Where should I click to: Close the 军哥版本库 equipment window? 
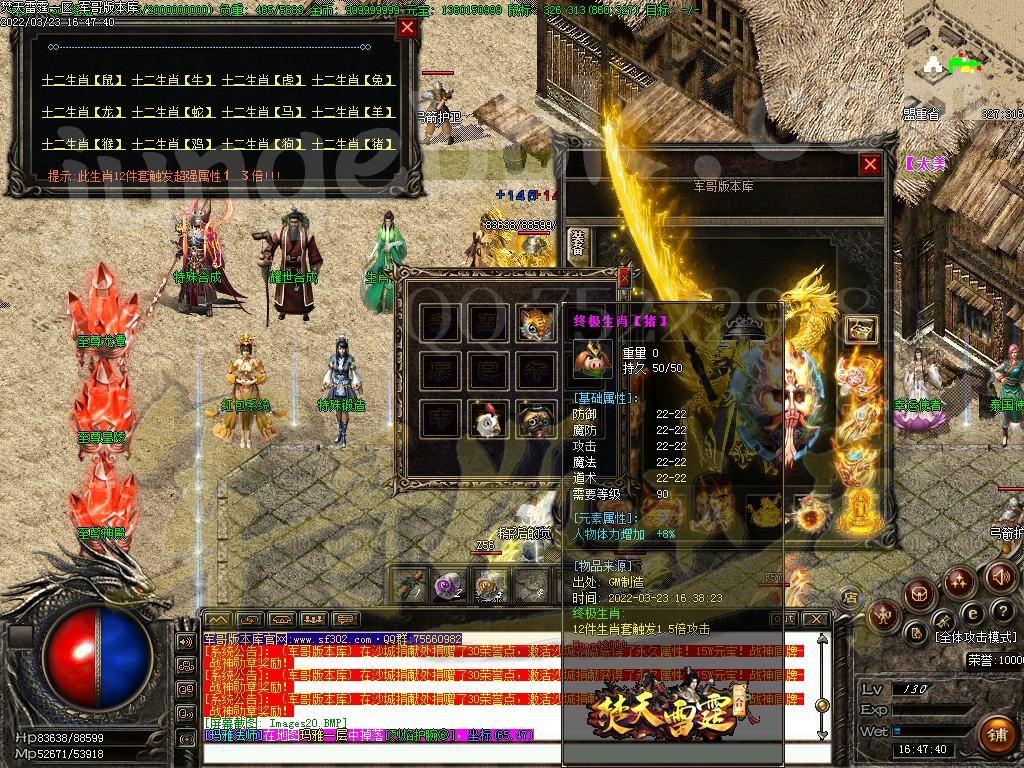pyautogui.click(x=871, y=164)
